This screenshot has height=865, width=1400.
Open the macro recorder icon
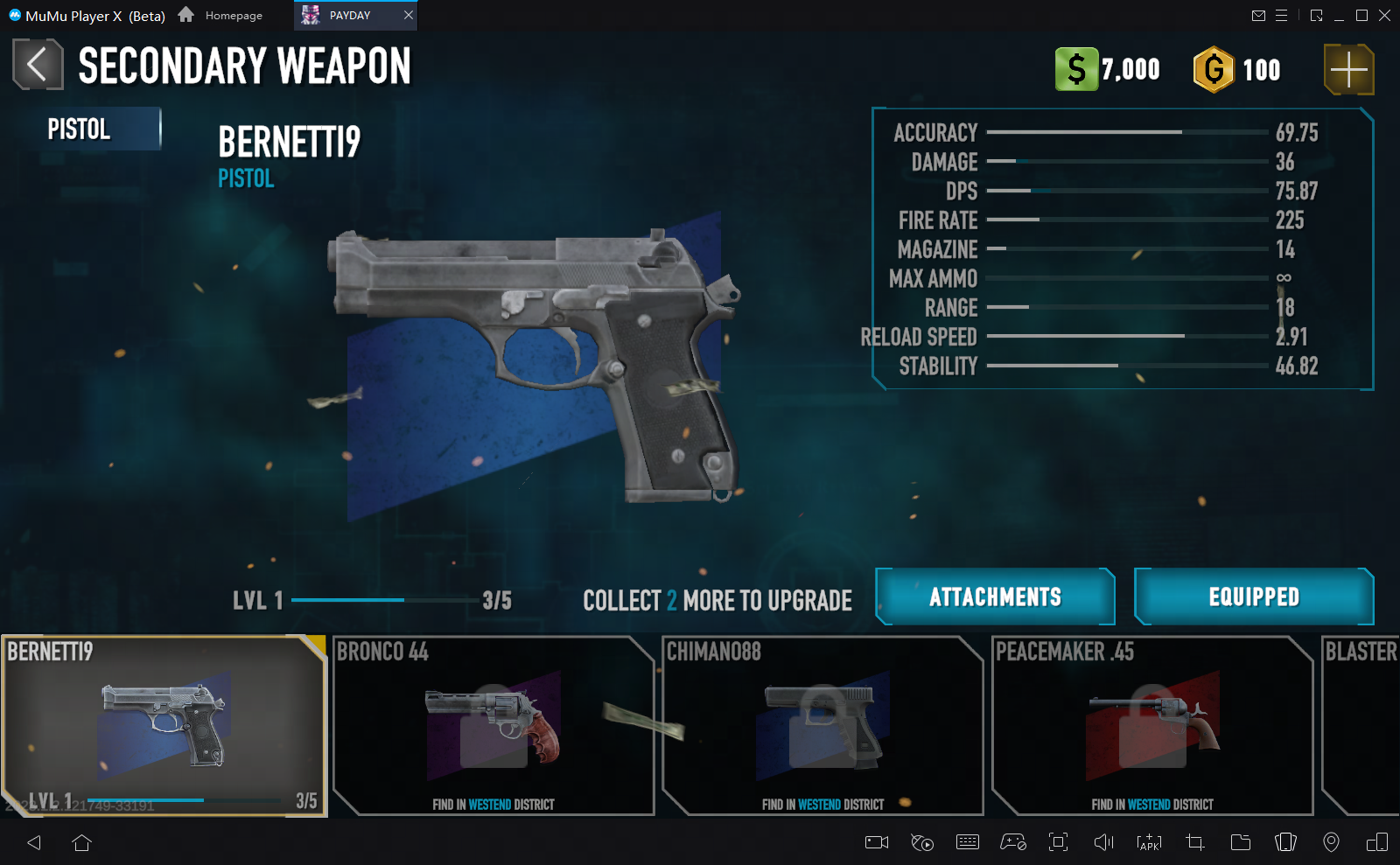(922, 842)
